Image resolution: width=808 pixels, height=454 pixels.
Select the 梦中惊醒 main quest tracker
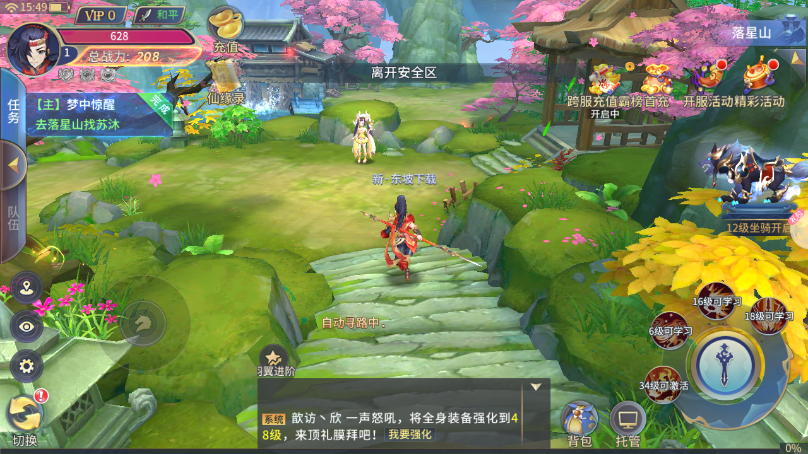click(95, 113)
